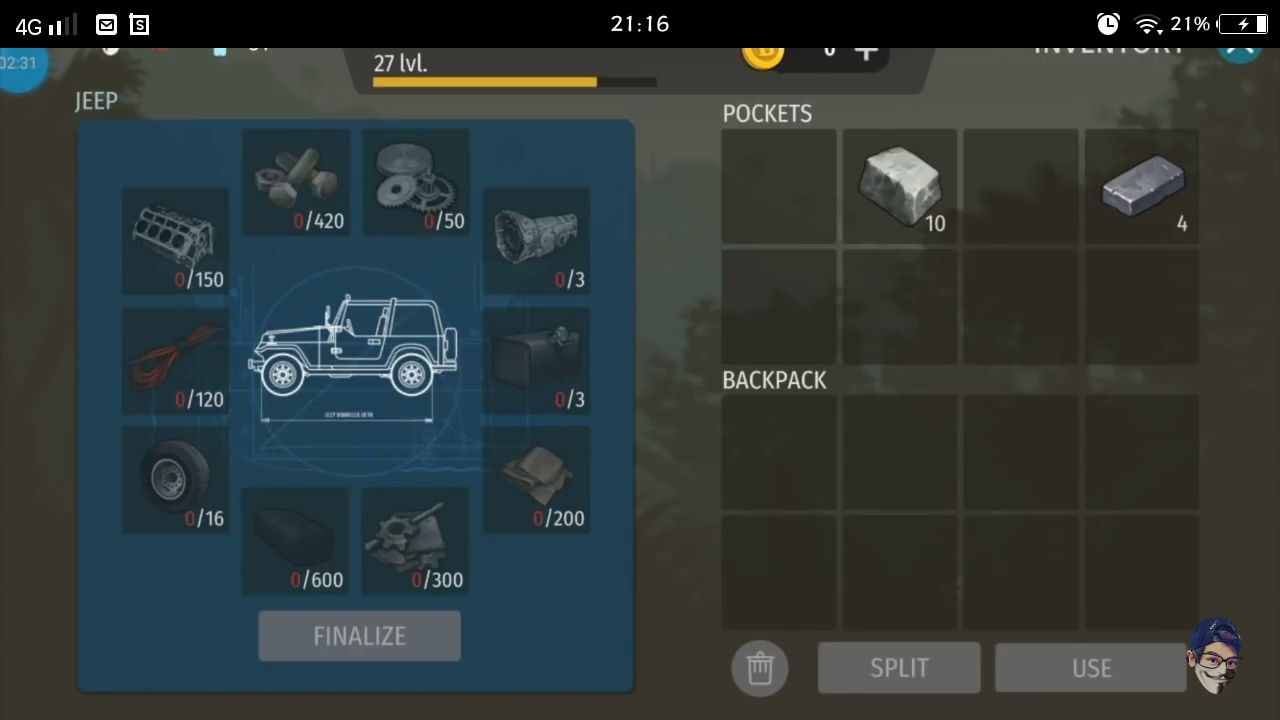Select the limestone stack of 10 in Pockets
This screenshot has width=1280, height=720.
pyautogui.click(x=899, y=185)
